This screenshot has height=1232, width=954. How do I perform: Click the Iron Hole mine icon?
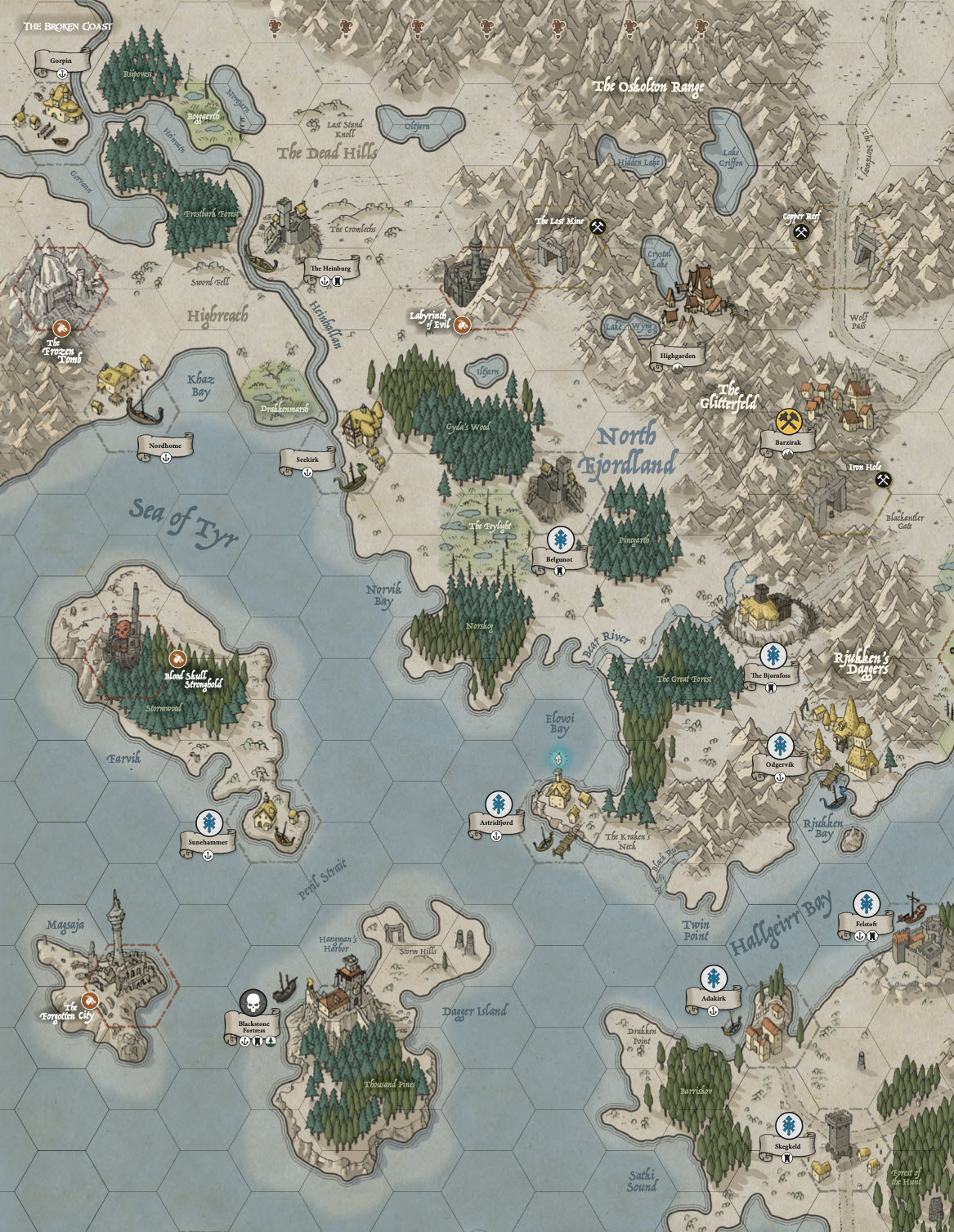coord(882,480)
